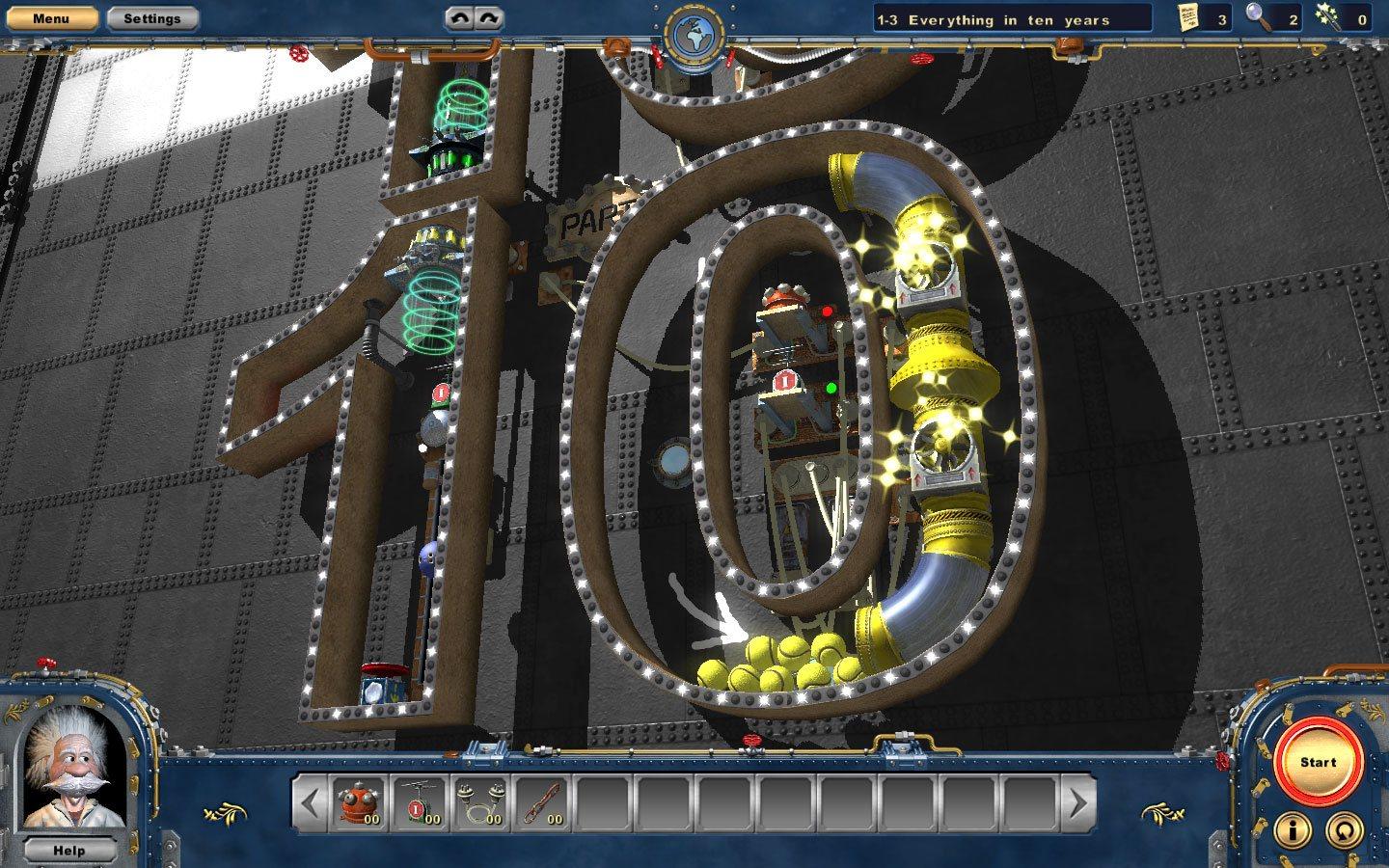Open the globe emblem at top center
Viewport: 1389px width, 868px height.
[694, 27]
